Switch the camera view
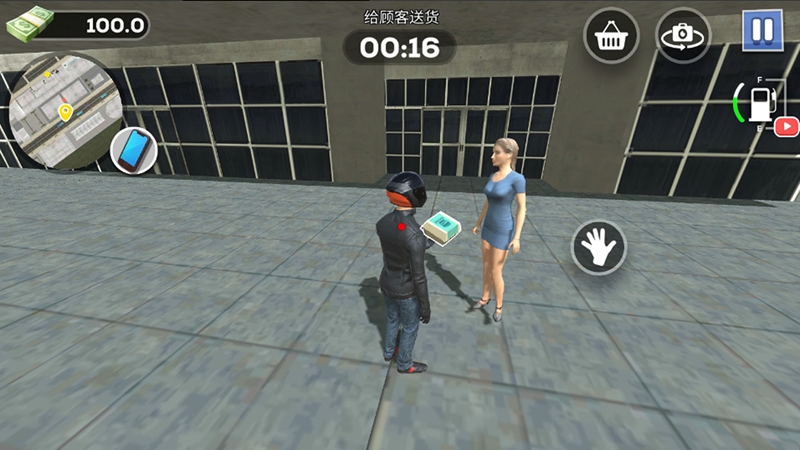Viewport: 800px width, 450px height. 683,37
